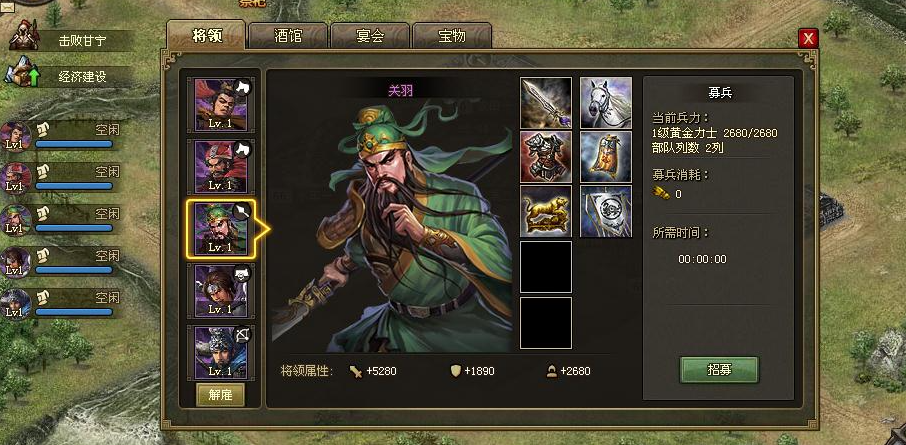Viewport: 906px width, 445px height.
Task: Select the sword weapon equipment slot
Action: pyautogui.click(x=546, y=103)
